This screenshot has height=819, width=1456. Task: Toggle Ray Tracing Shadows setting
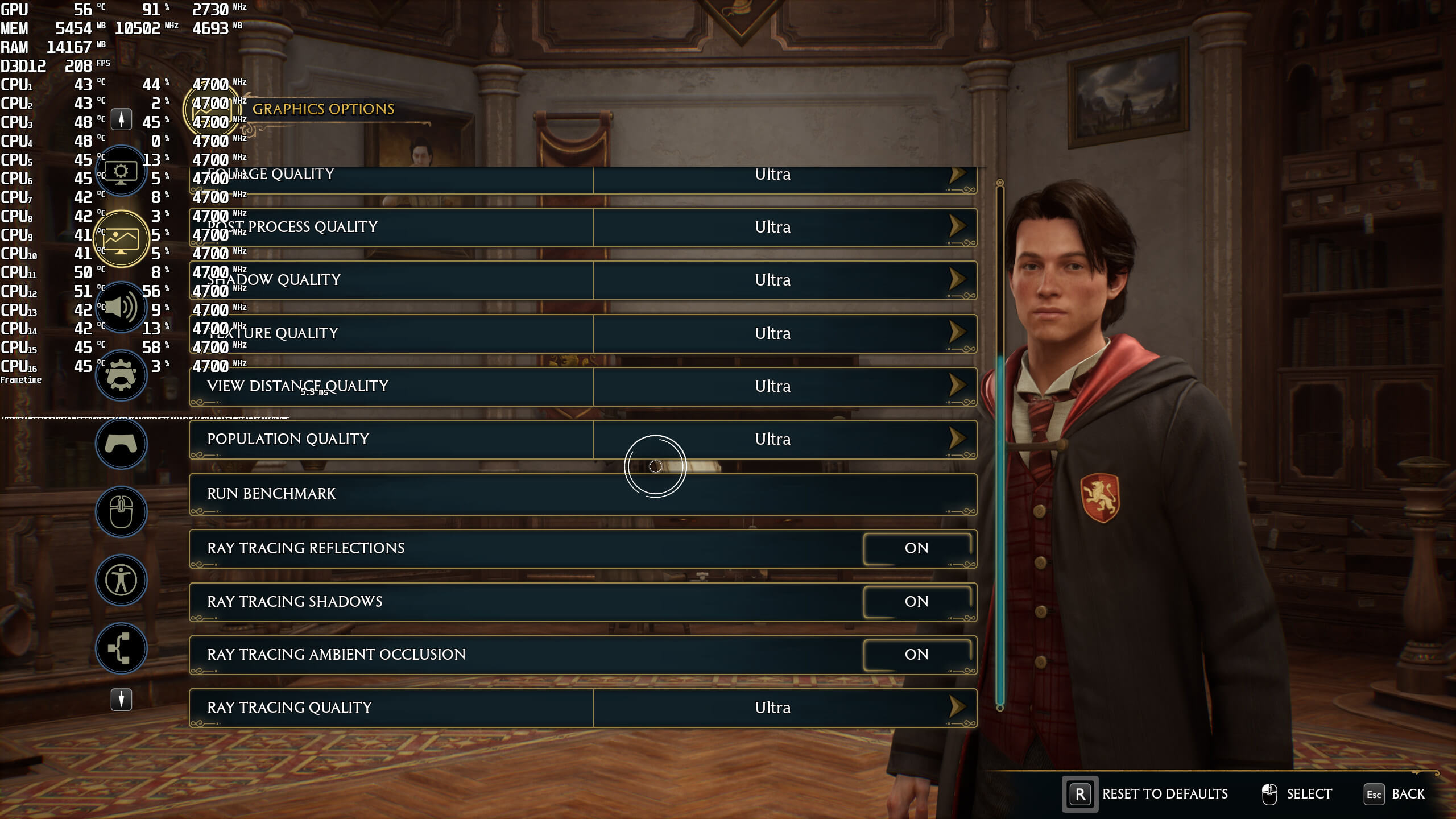coord(916,602)
